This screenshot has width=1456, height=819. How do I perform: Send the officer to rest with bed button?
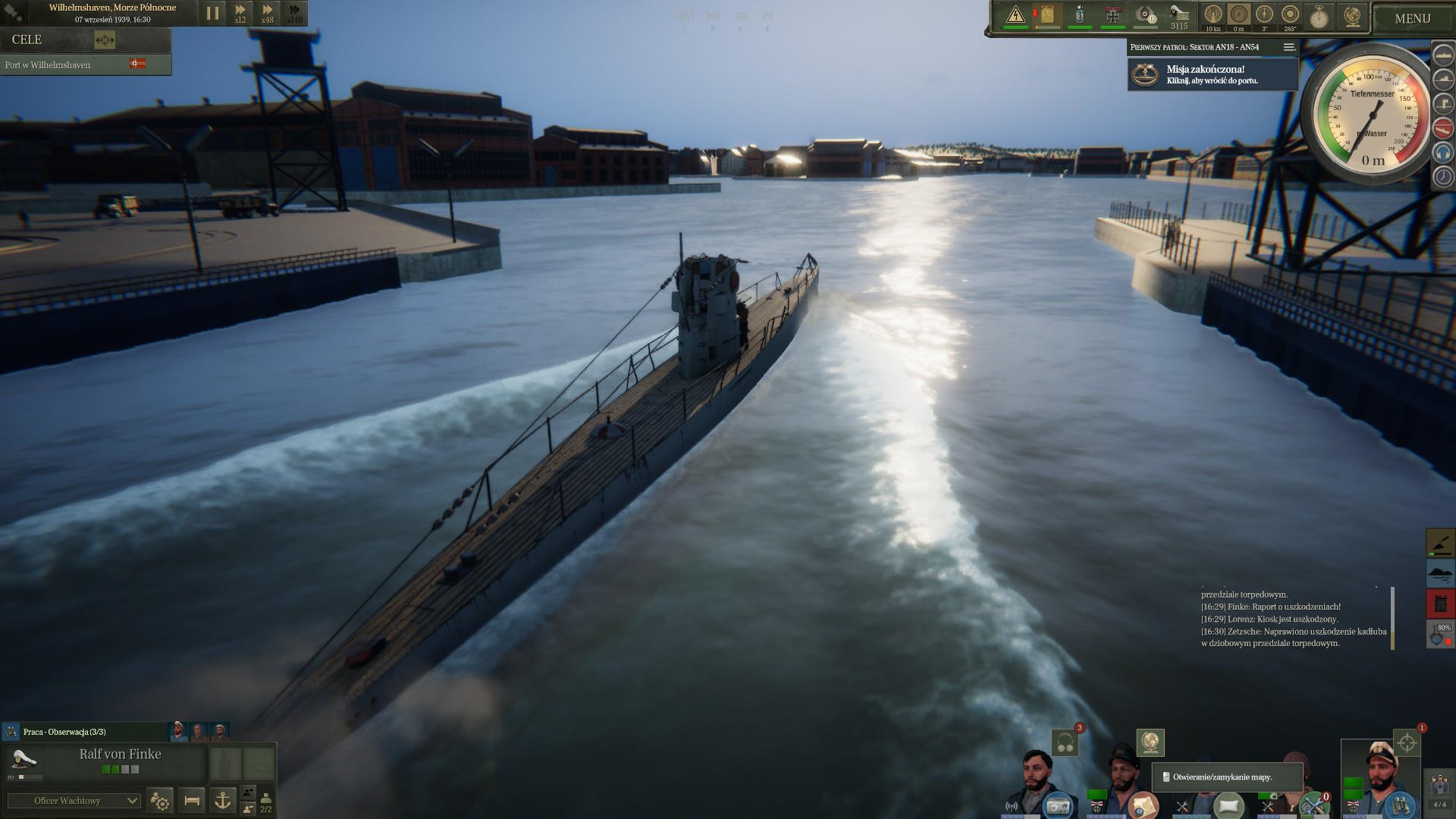(x=192, y=800)
